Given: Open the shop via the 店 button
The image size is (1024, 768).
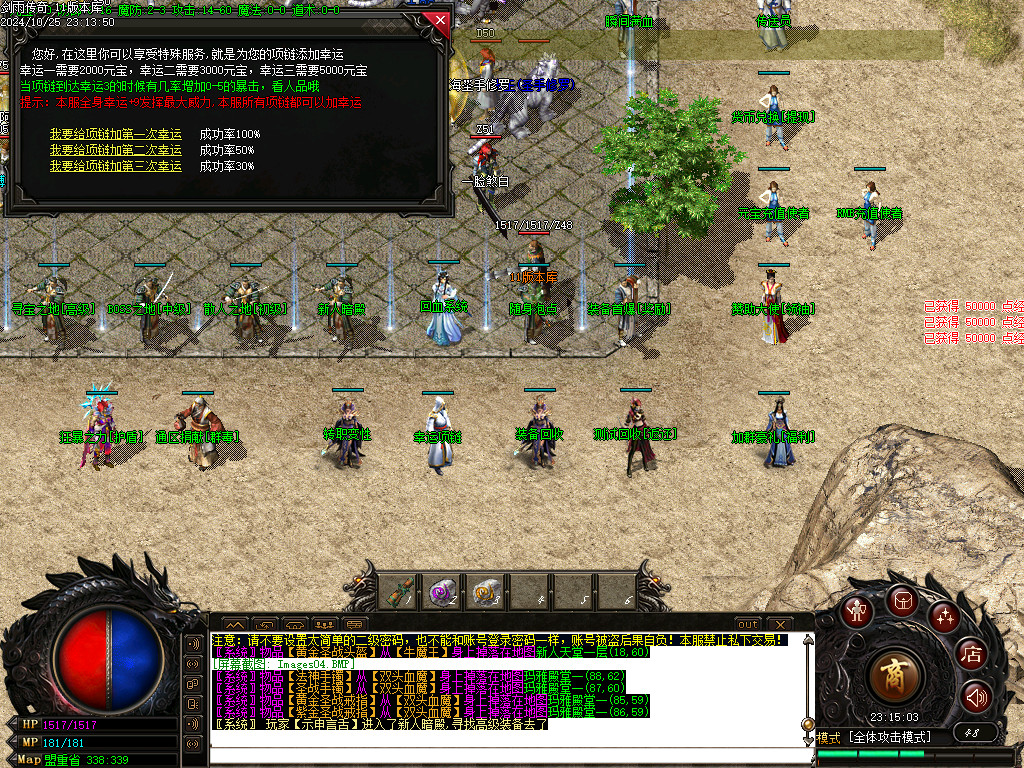Looking at the screenshot, I should (x=972, y=654).
